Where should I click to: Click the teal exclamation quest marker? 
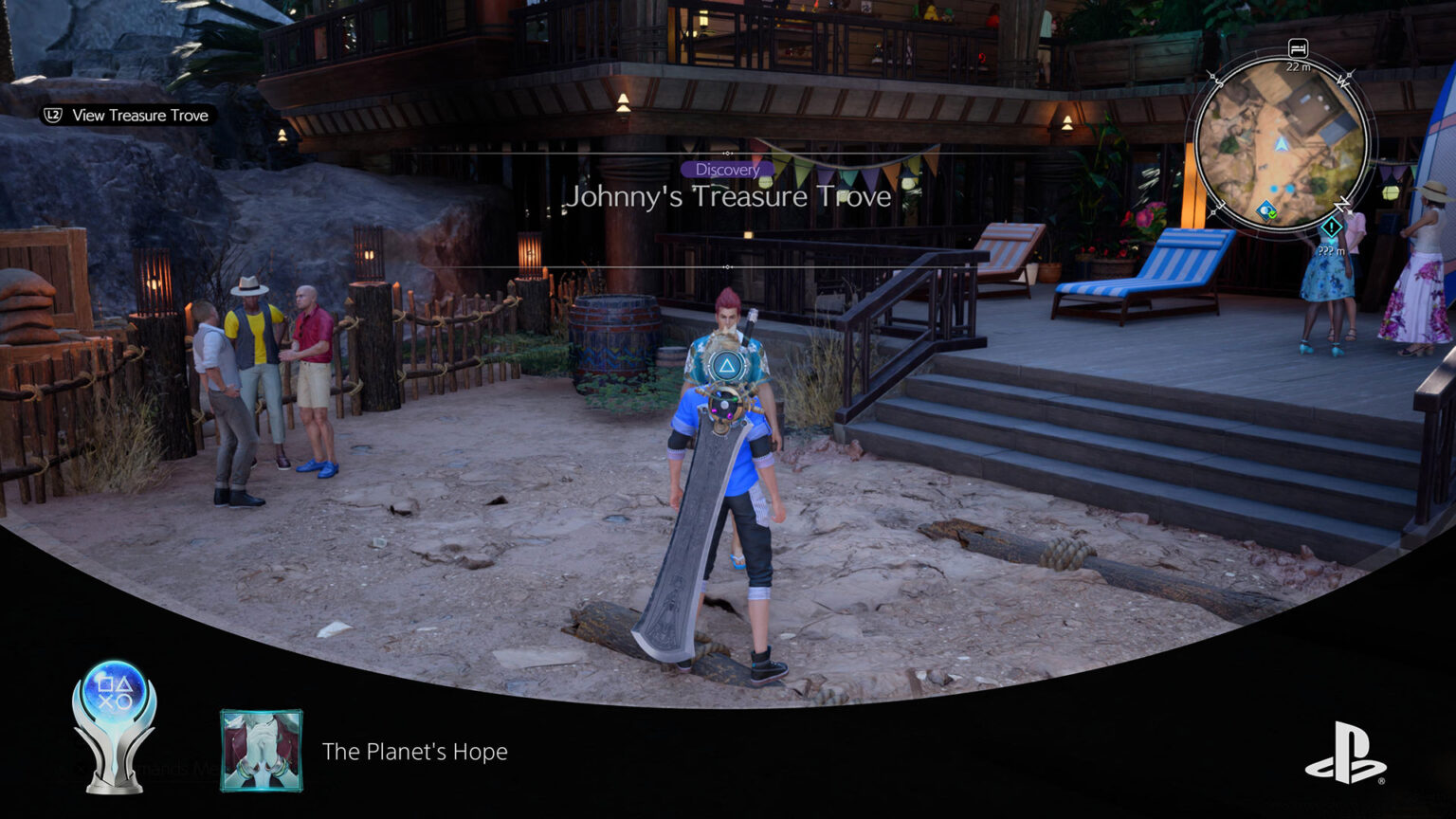click(x=1331, y=227)
